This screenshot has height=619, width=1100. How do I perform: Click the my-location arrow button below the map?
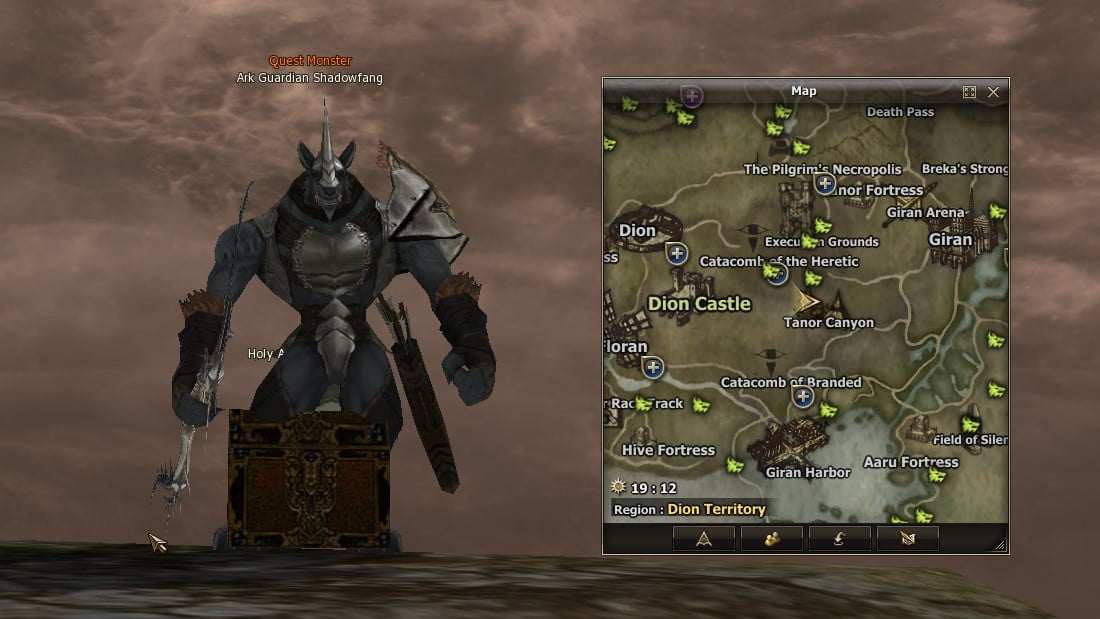click(x=704, y=539)
